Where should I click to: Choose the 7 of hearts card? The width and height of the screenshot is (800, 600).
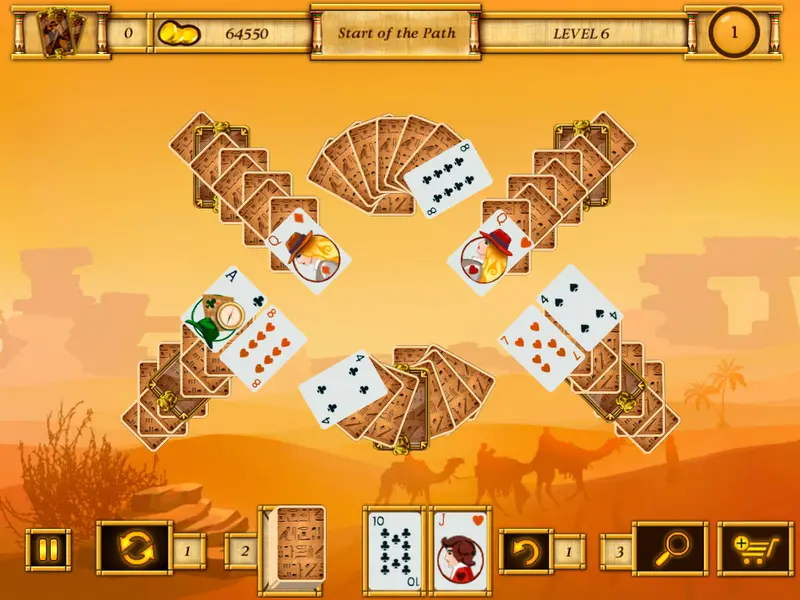click(541, 347)
